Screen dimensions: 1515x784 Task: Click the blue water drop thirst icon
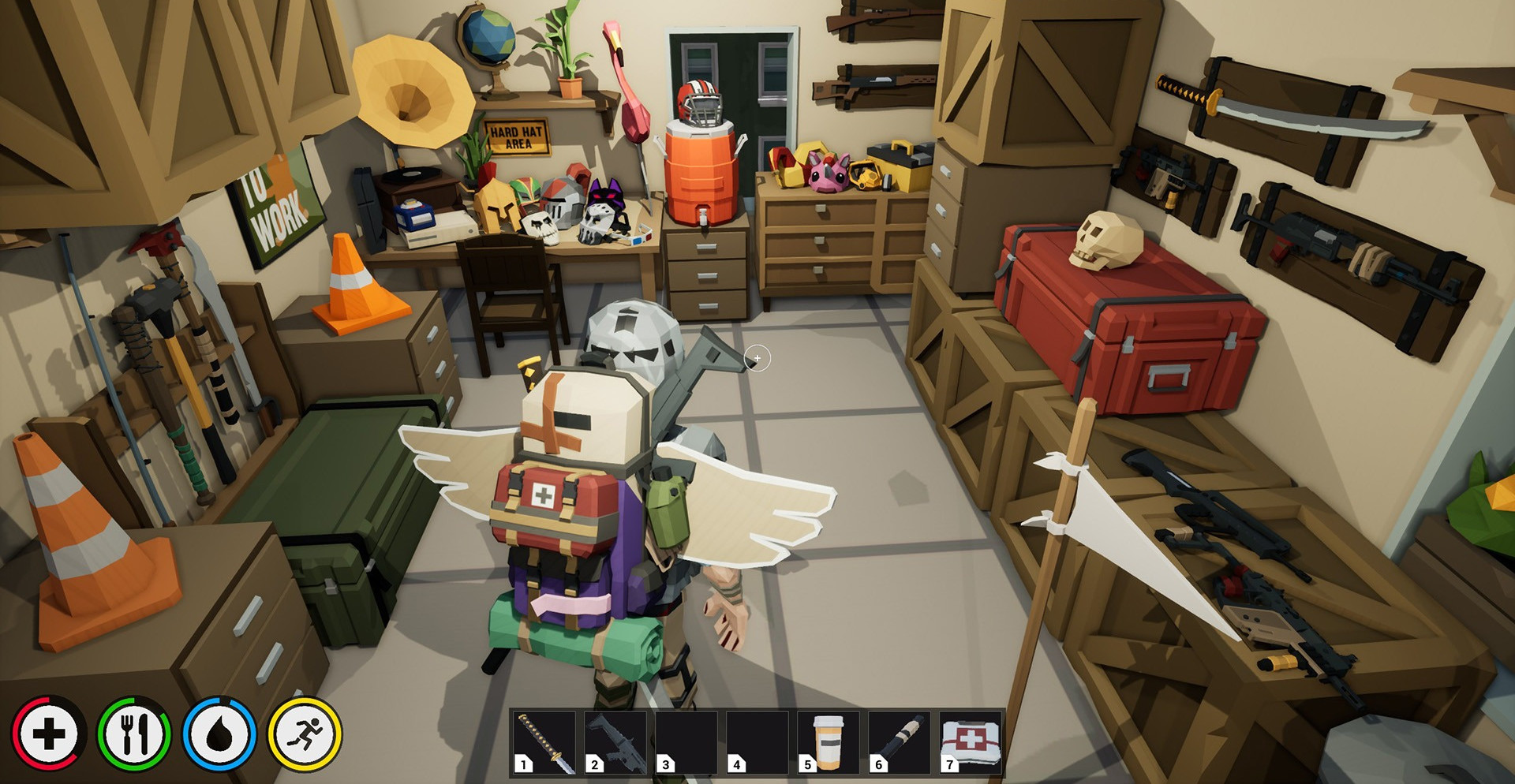(219, 734)
